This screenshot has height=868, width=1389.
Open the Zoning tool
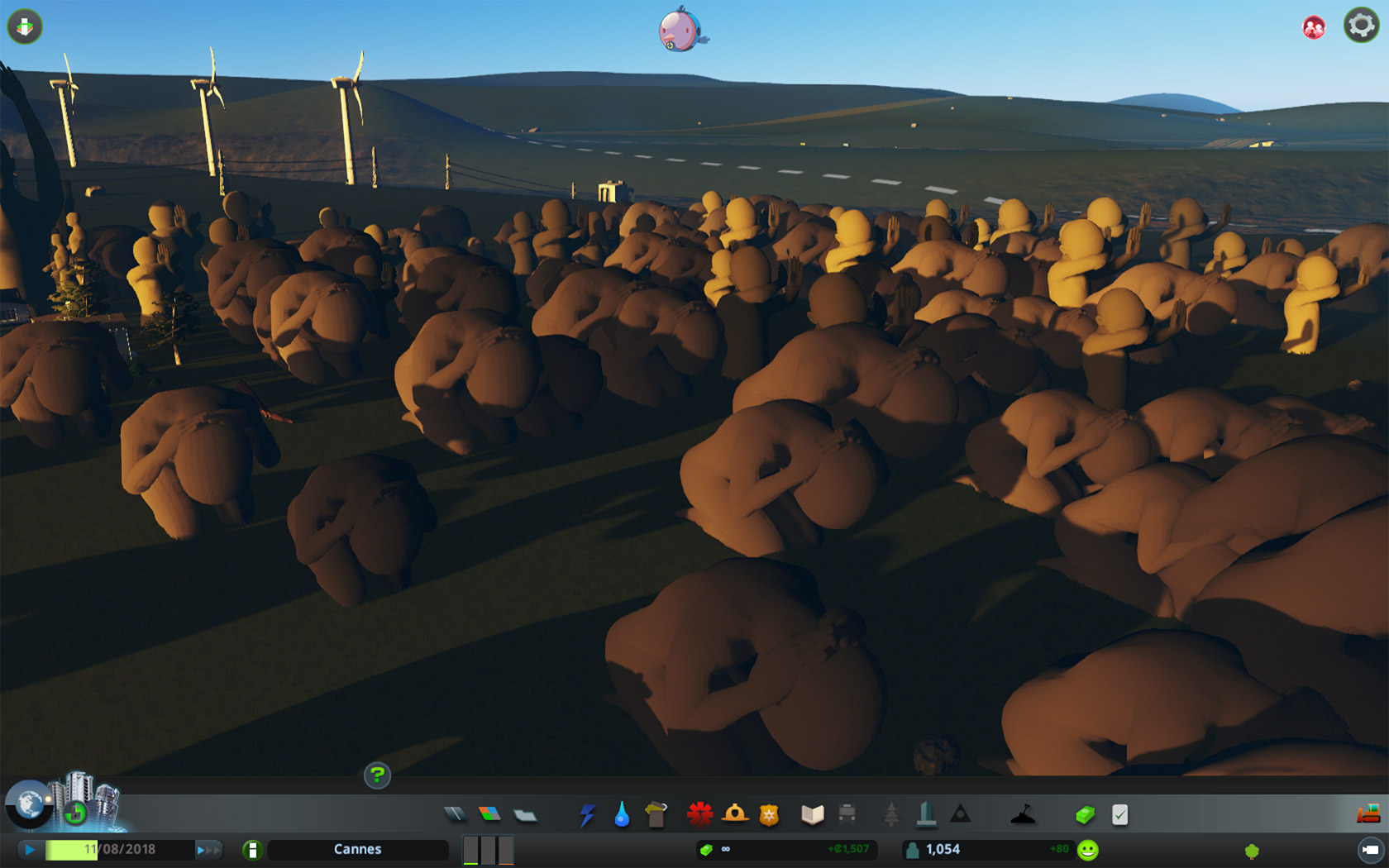tap(489, 815)
